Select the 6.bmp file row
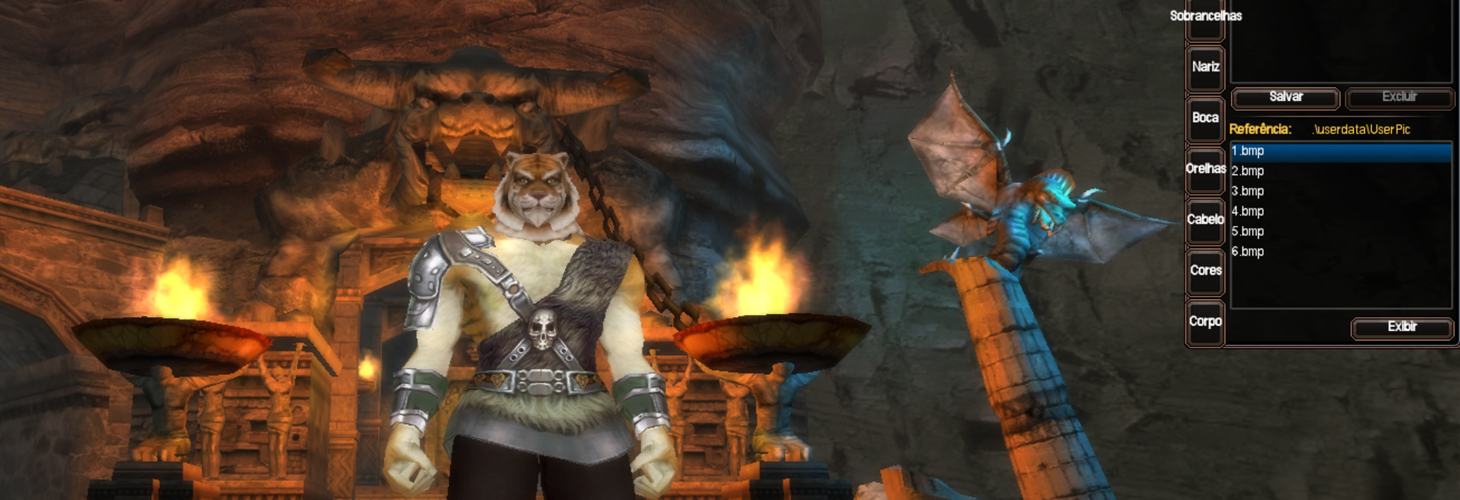This screenshot has height=500, width=1460. [x=1340, y=252]
